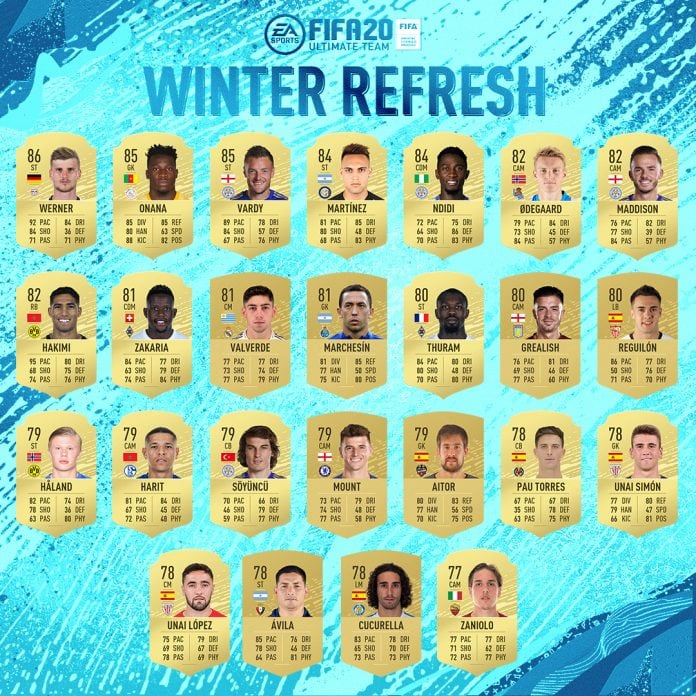Select the Thuram 80 striker card
Image resolution: width=696 pixels, height=696 pixels.
[x=443, y=335]
